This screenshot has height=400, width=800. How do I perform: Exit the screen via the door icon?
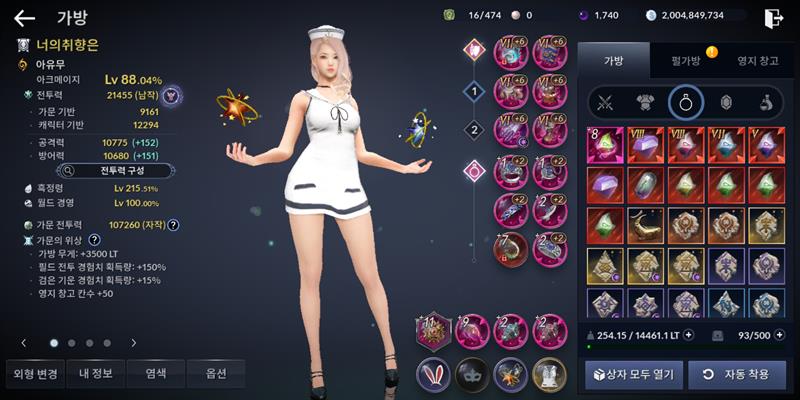point(773,17)
